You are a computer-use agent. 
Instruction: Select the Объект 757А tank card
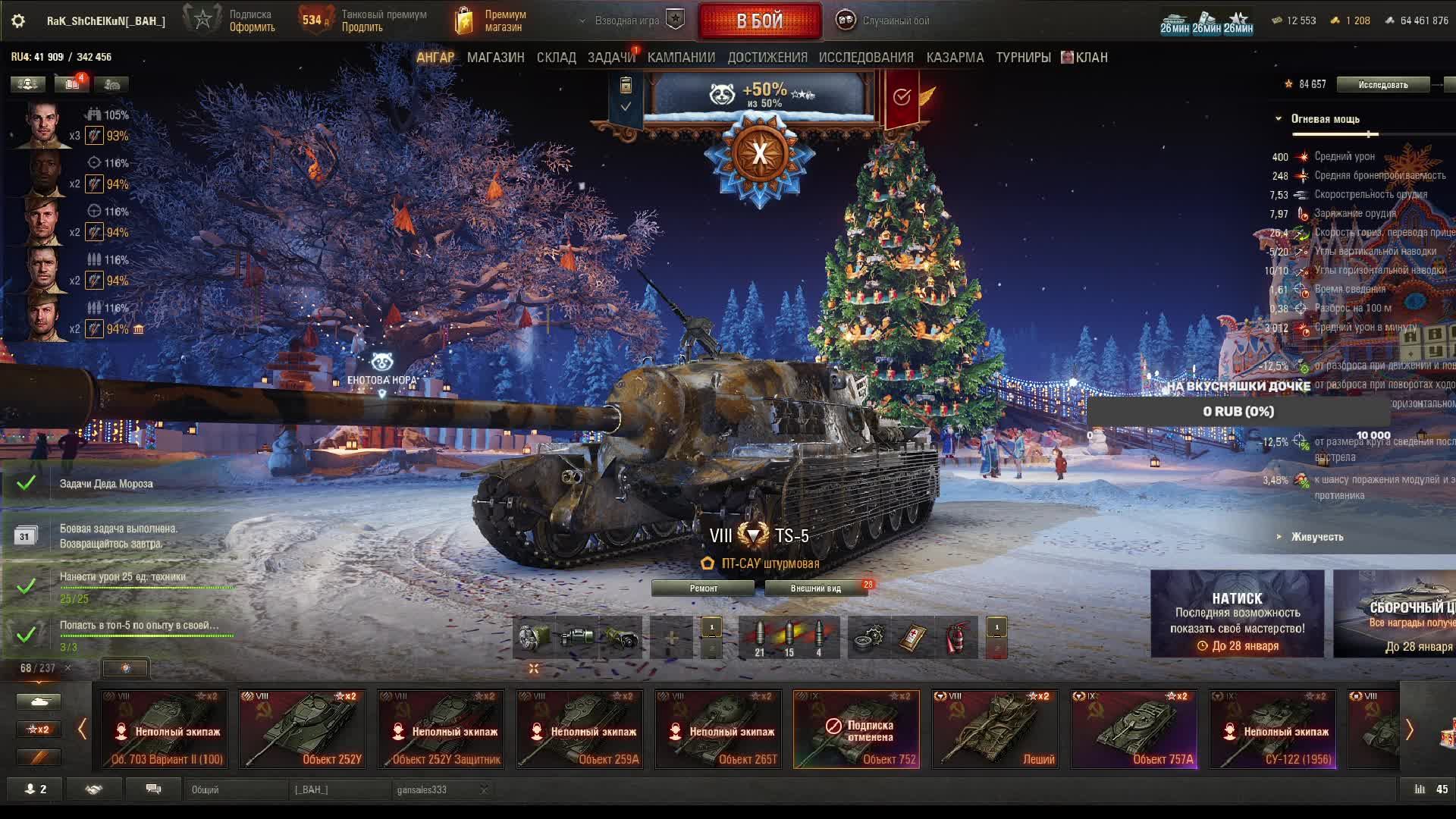point(1134,729)
